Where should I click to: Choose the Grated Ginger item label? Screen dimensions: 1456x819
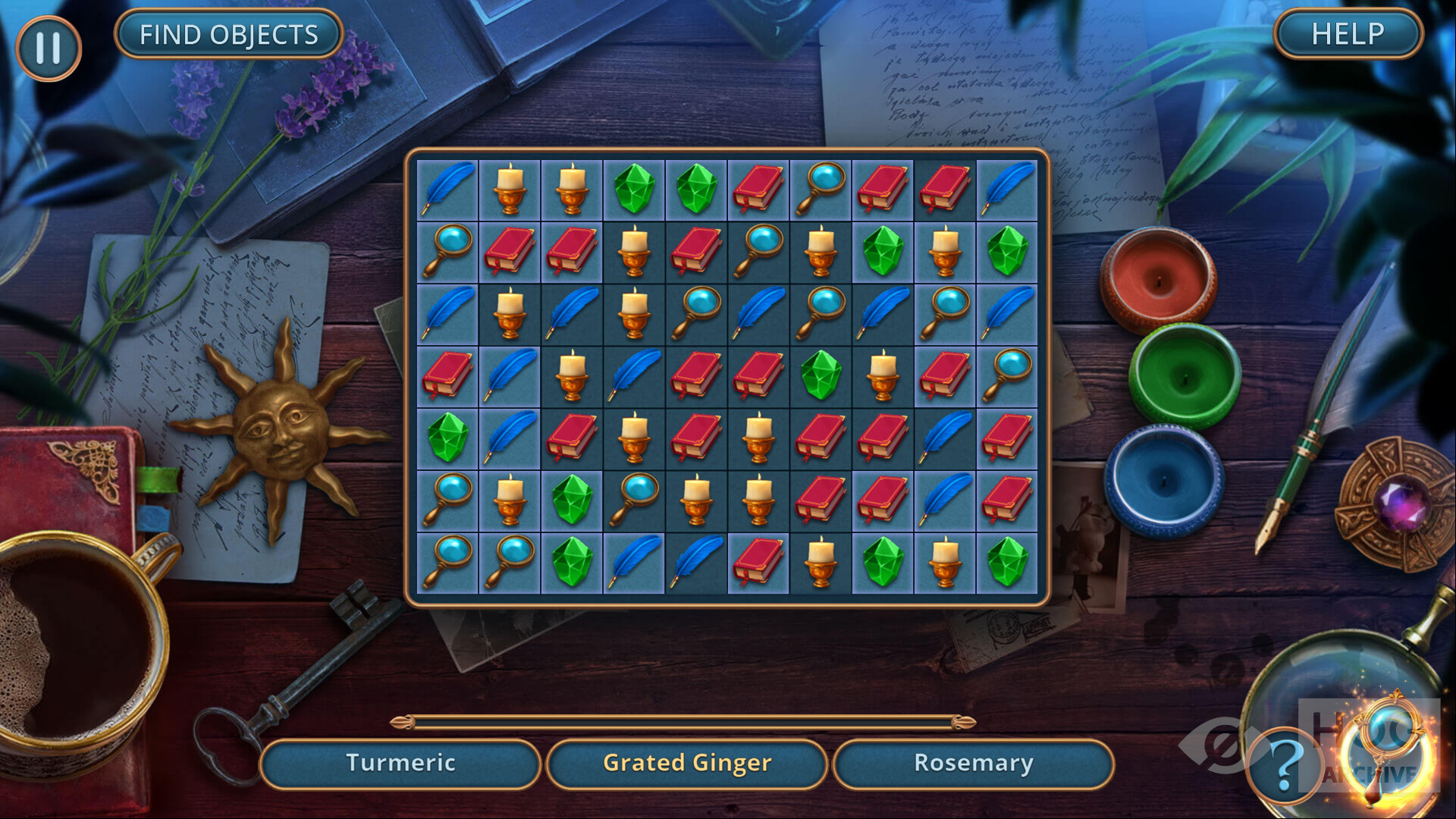pyautogui.click(x=687, y=763)
